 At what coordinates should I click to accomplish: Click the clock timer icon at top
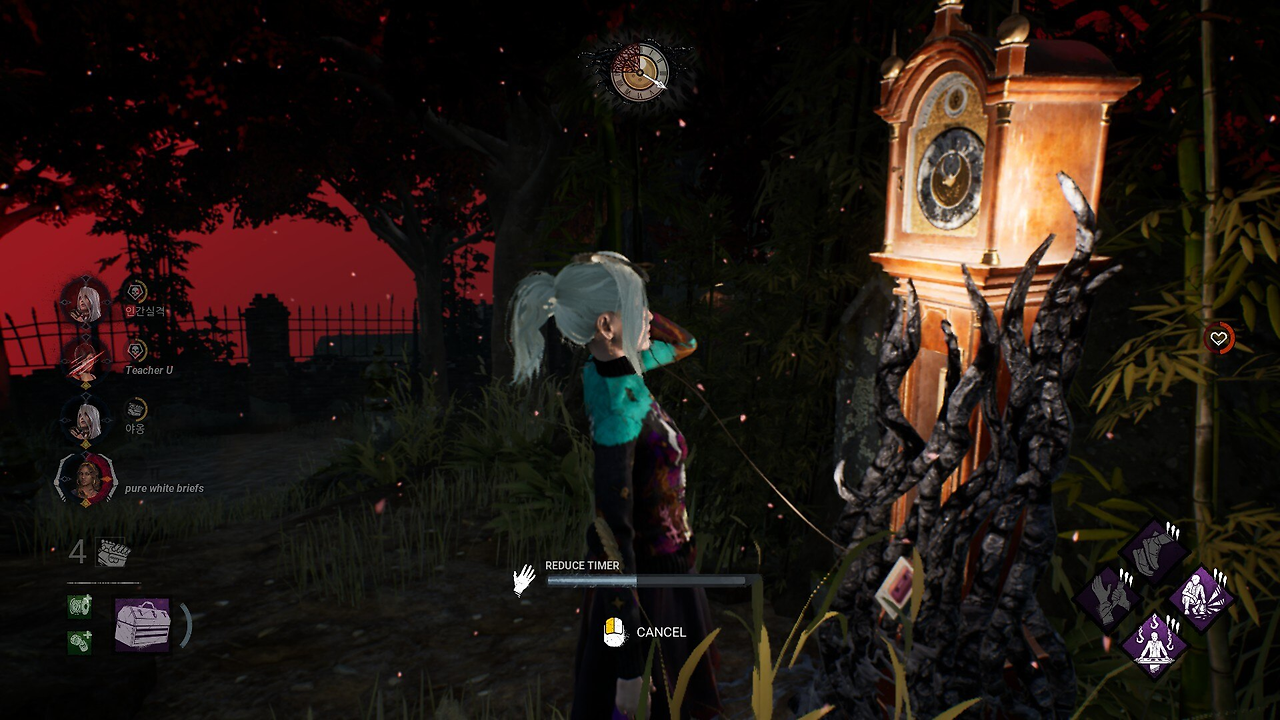pyautogui.click(x=638, y=71)
